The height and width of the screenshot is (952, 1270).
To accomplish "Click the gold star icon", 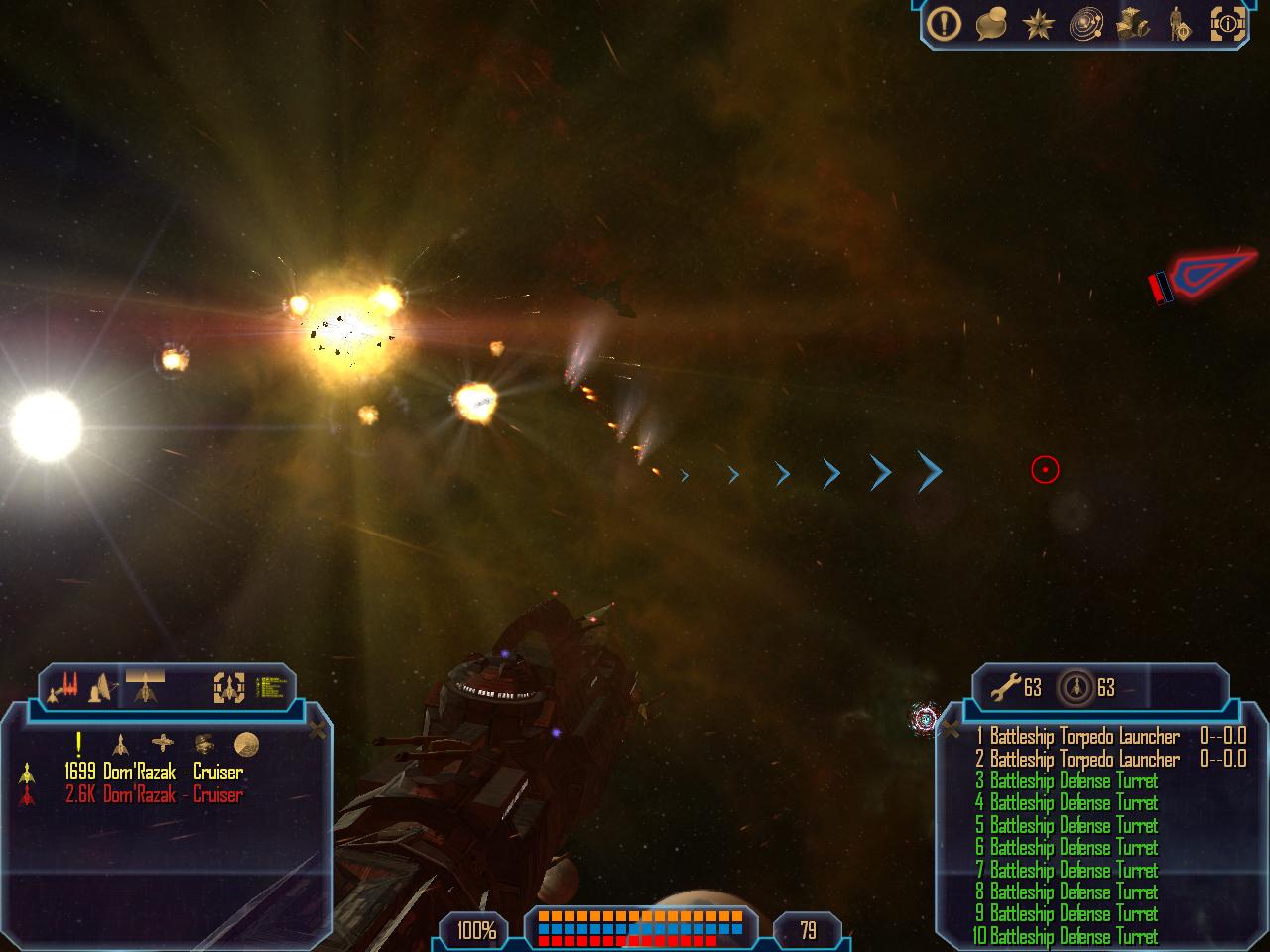I will (1039, 24).
